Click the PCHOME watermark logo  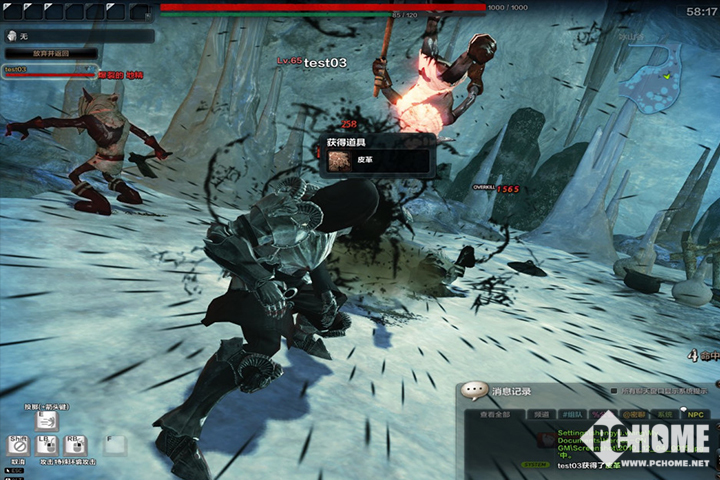(649, 441)
